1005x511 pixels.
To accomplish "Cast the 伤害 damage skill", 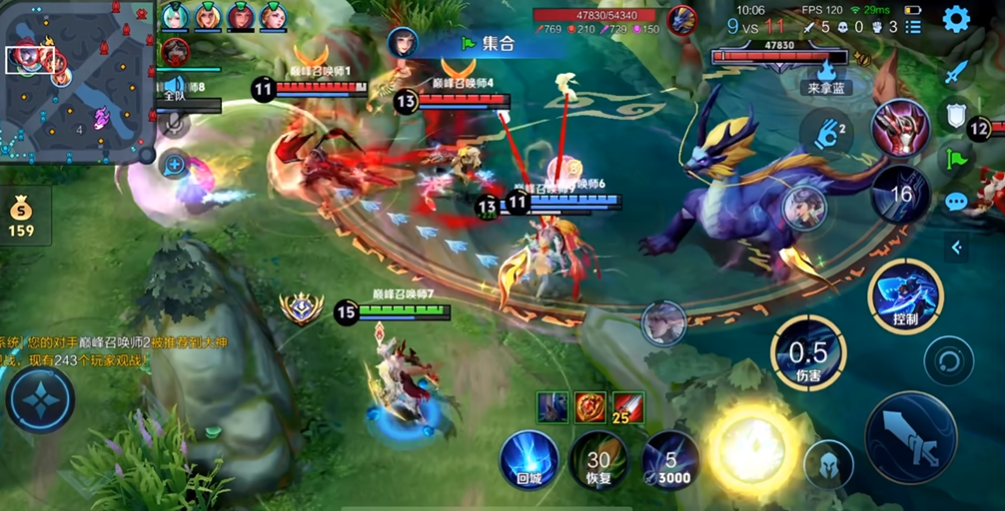I will 808,356.
